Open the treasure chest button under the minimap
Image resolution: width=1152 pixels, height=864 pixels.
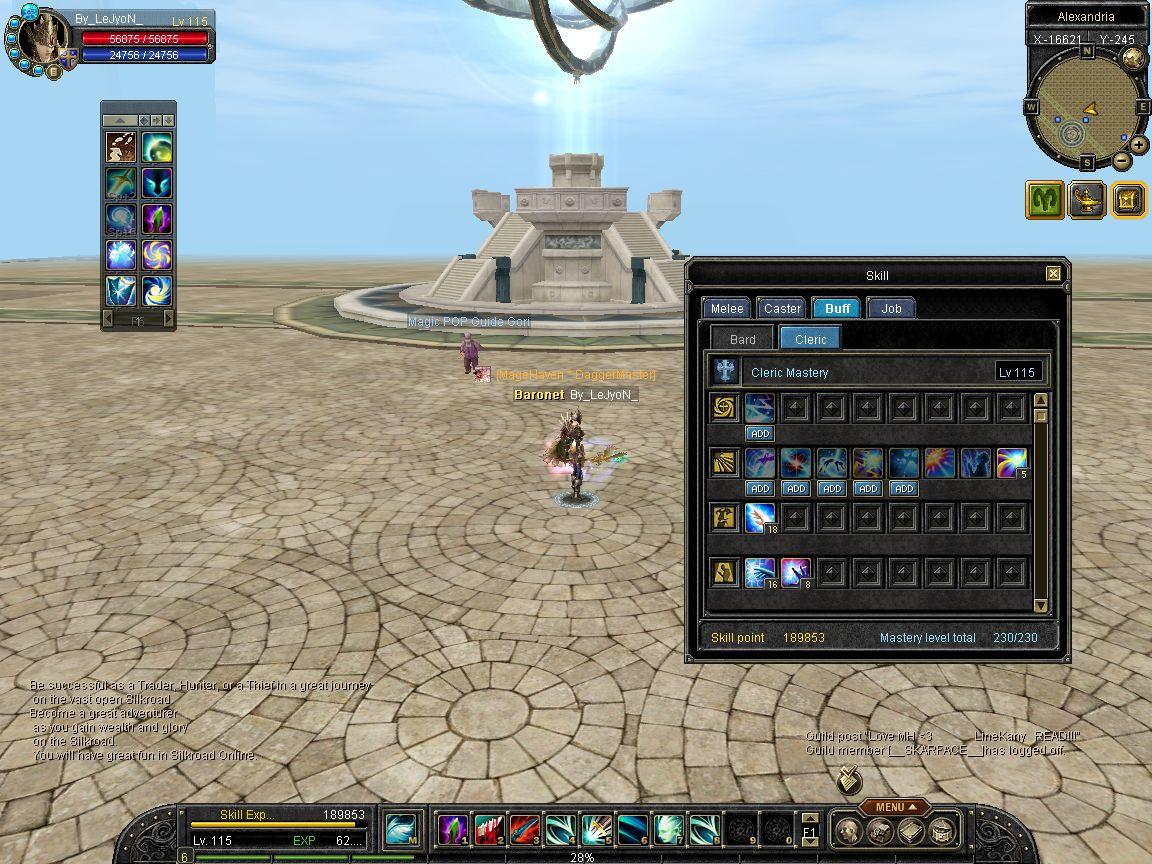[1128, 199]
